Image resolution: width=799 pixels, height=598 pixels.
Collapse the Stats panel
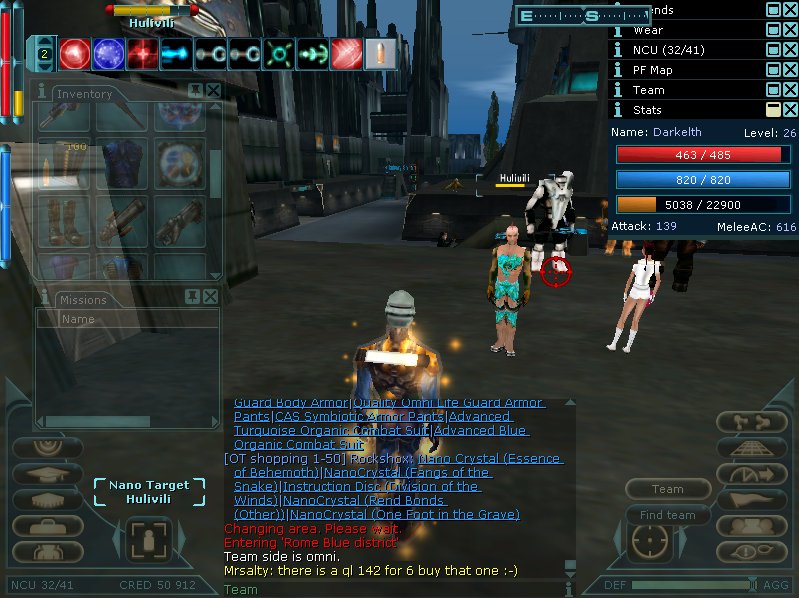tap(774, 110)
